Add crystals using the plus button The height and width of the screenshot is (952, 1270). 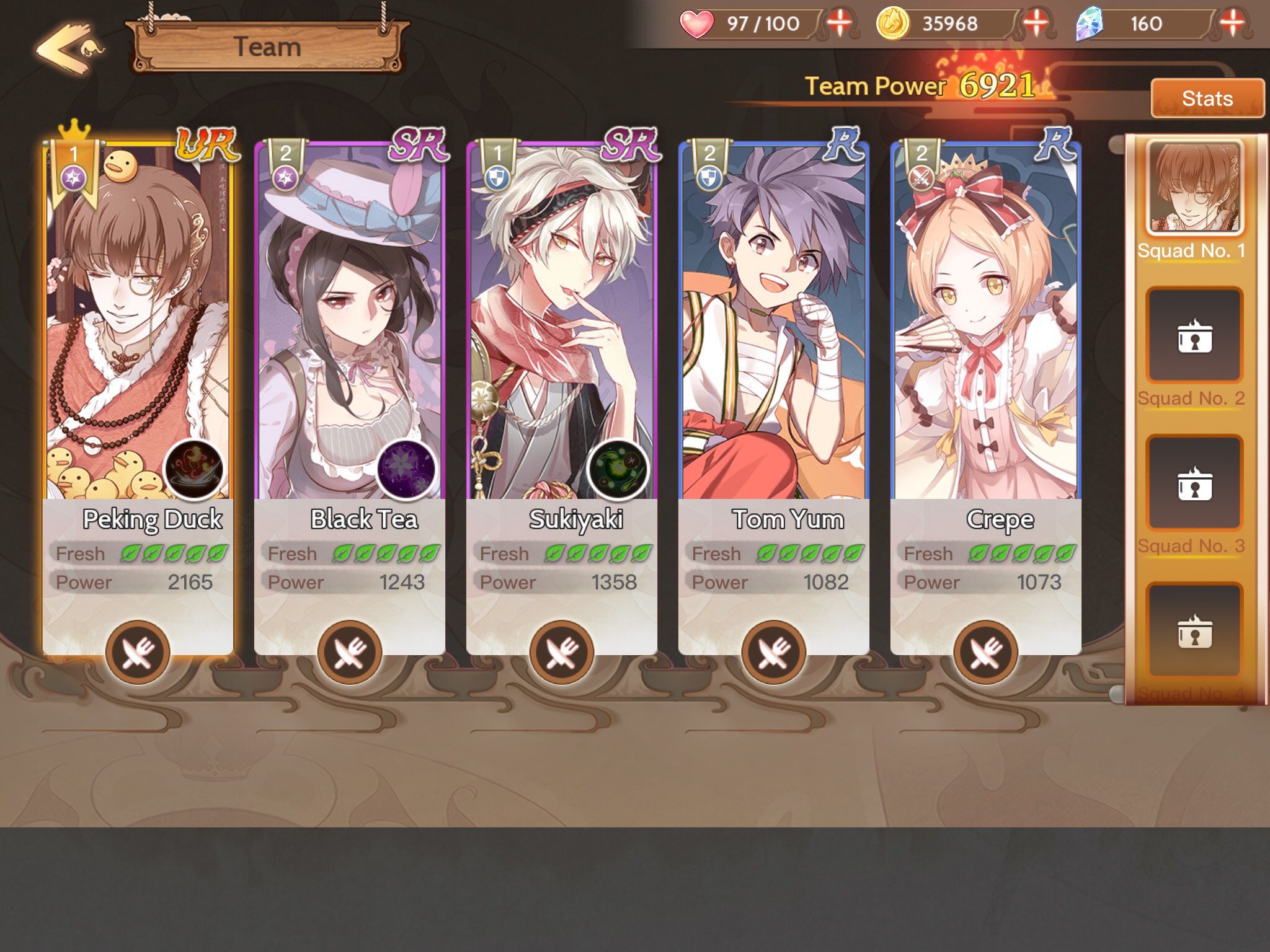click(1232, 24)
